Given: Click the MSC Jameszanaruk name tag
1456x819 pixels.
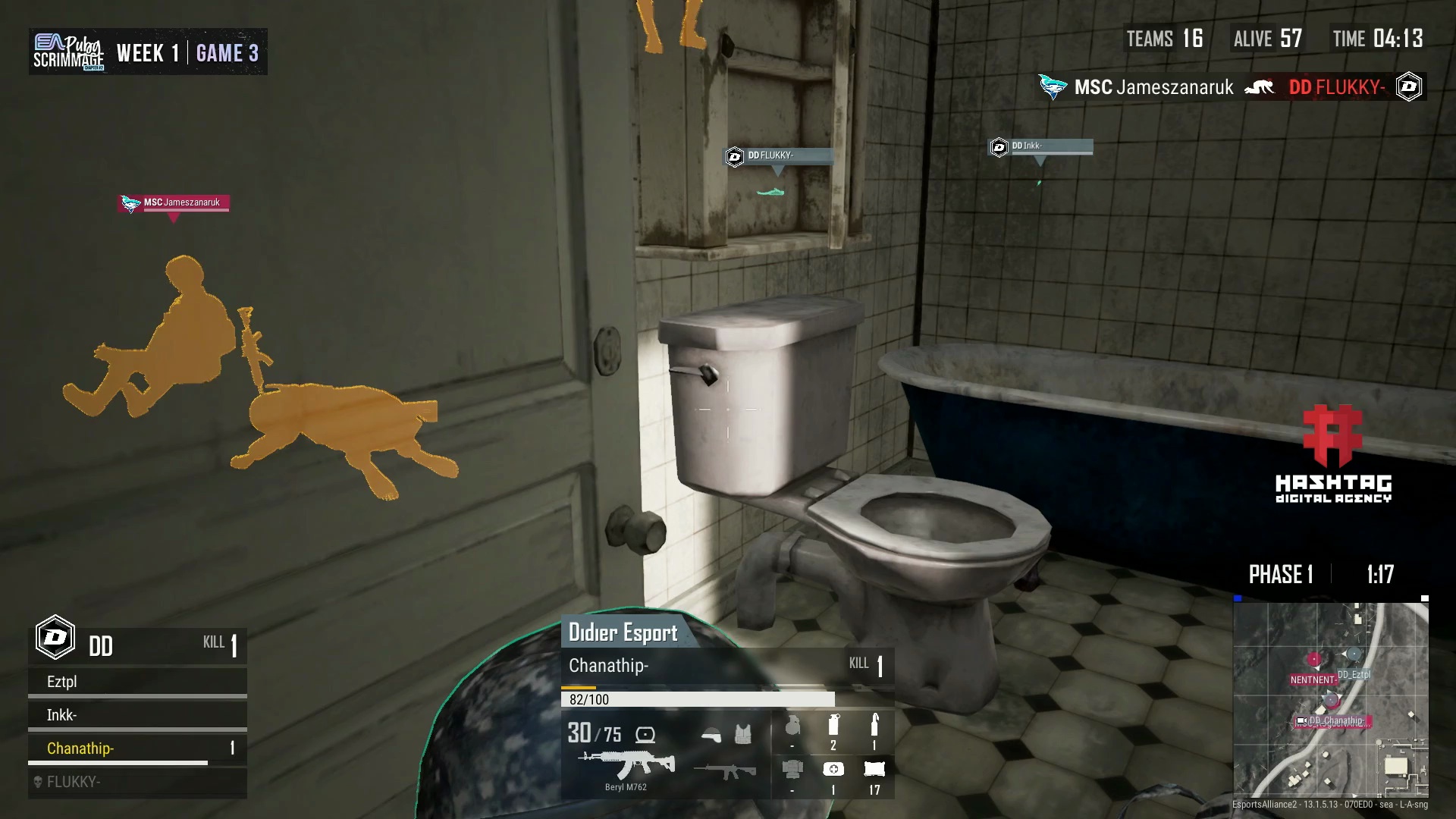Looking at the screenshot, I should click(x=174, y=202).
